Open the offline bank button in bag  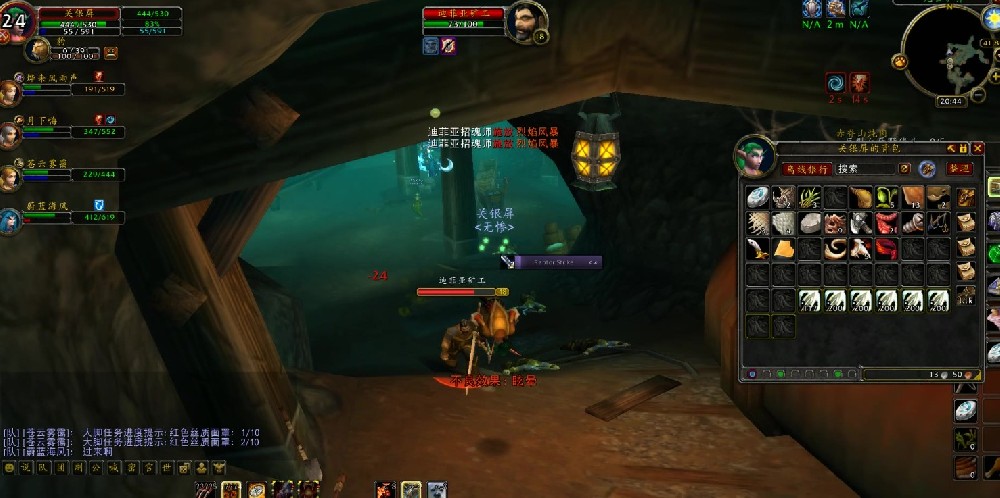[806, 169]
